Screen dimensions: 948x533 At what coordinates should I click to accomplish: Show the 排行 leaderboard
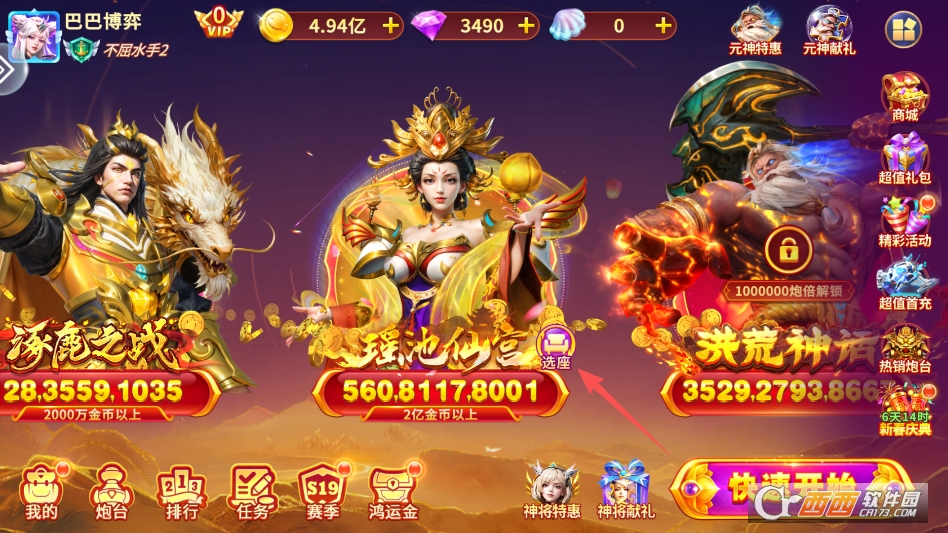pyautogui.click(x=181, y=490)
